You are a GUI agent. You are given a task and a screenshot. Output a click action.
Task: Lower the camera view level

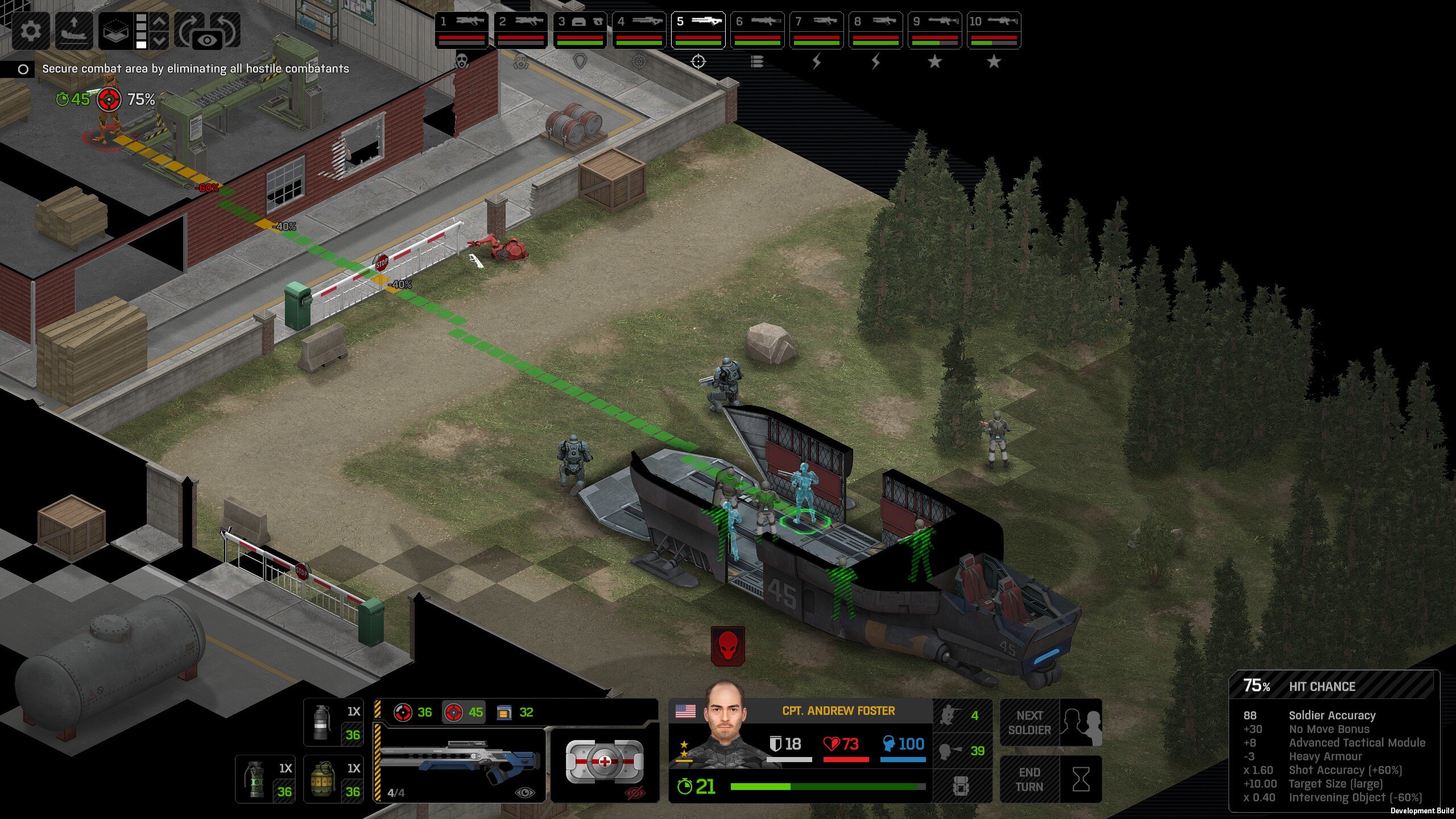(160, 40)
